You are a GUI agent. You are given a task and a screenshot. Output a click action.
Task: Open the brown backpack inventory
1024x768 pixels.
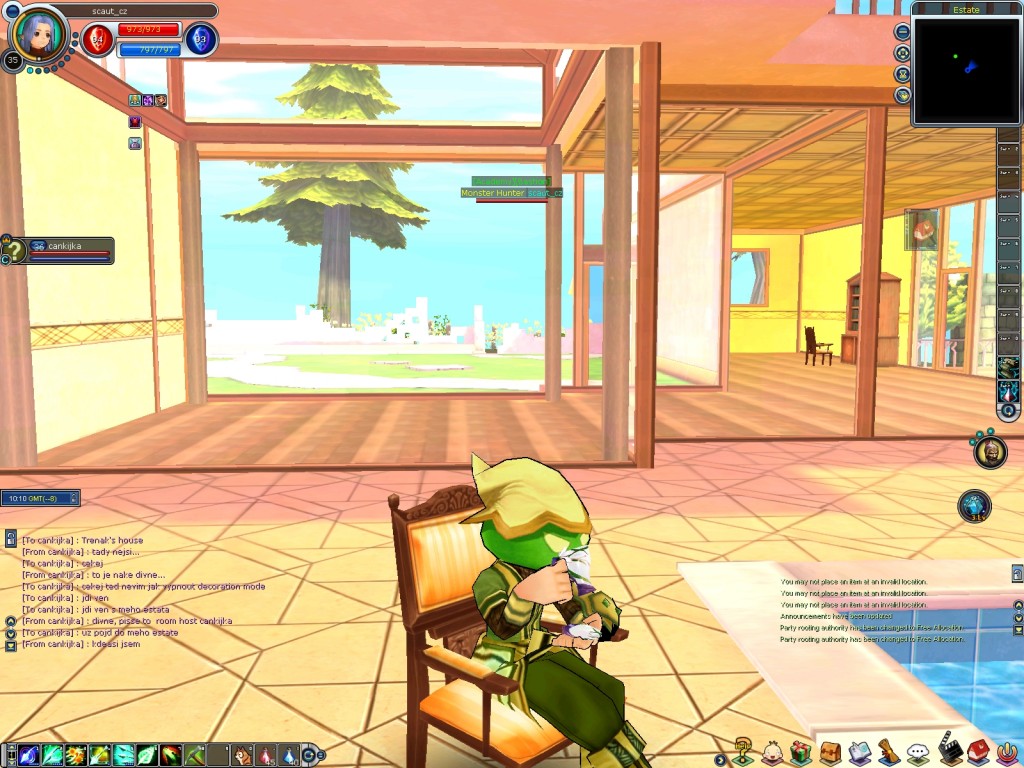[830, 752]
